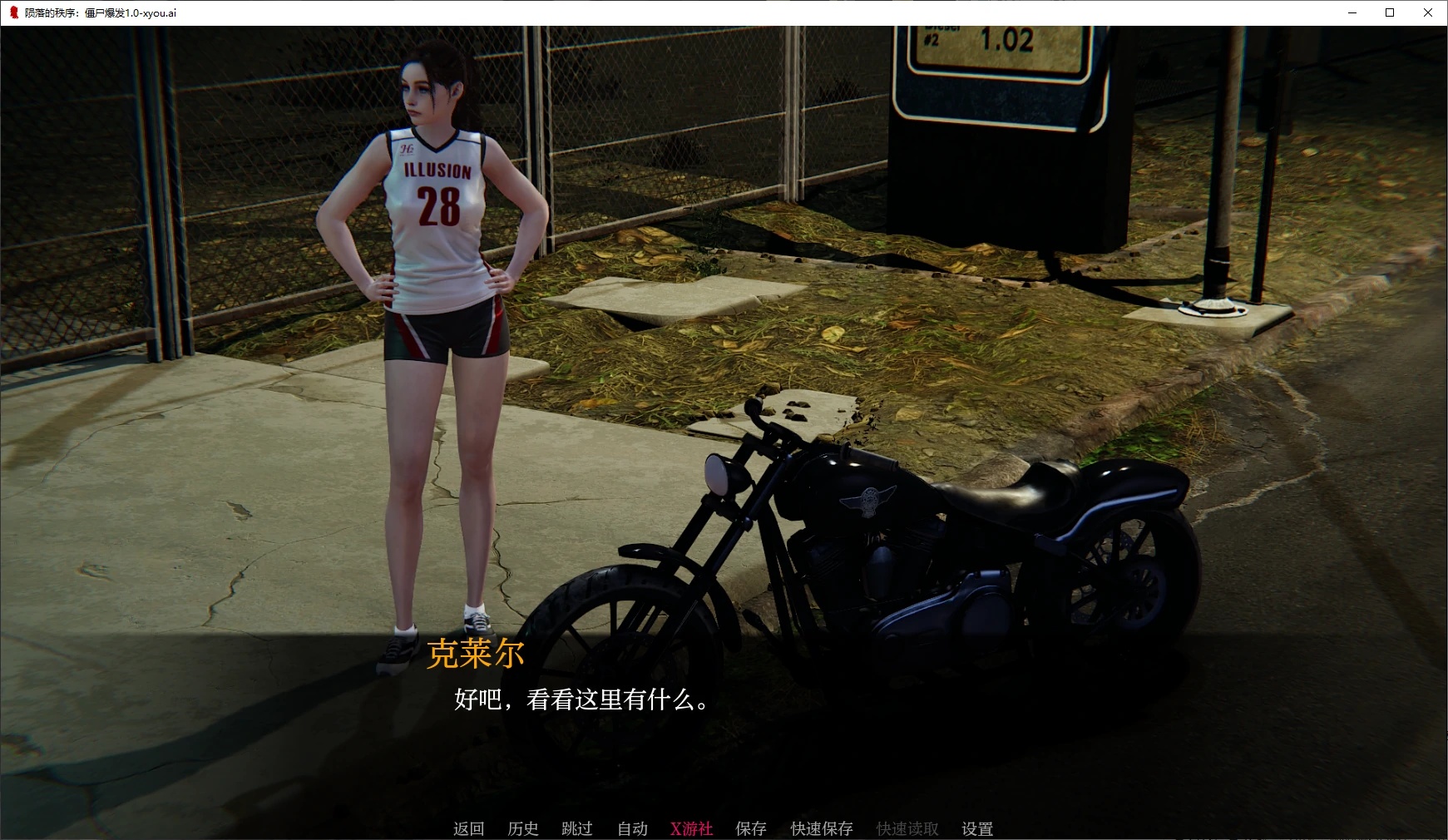Click the name label 克莱尔

coord(474,656)
